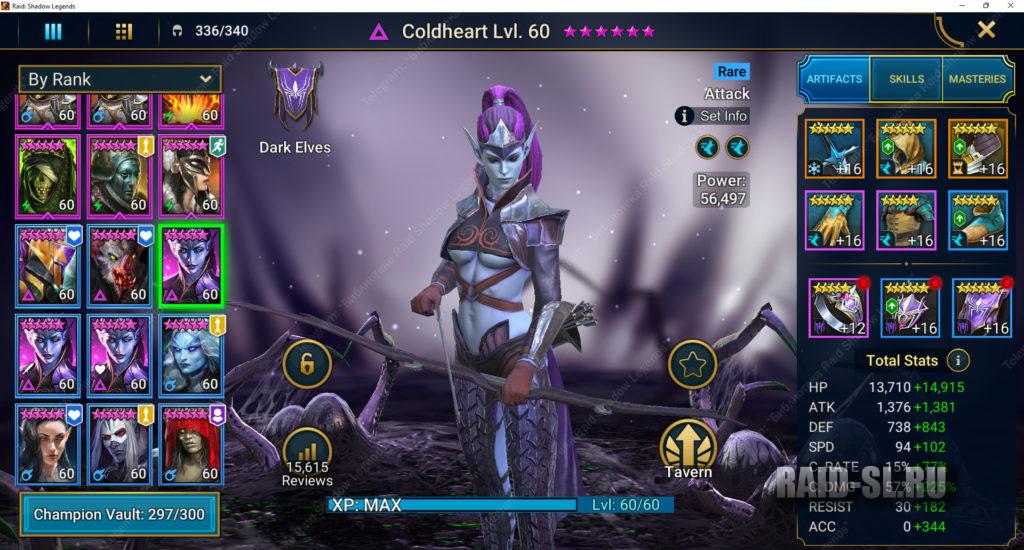This screenshot has width=1024, height=550.
Task: Switch to the Skills tab
Action: coord(906,79)
